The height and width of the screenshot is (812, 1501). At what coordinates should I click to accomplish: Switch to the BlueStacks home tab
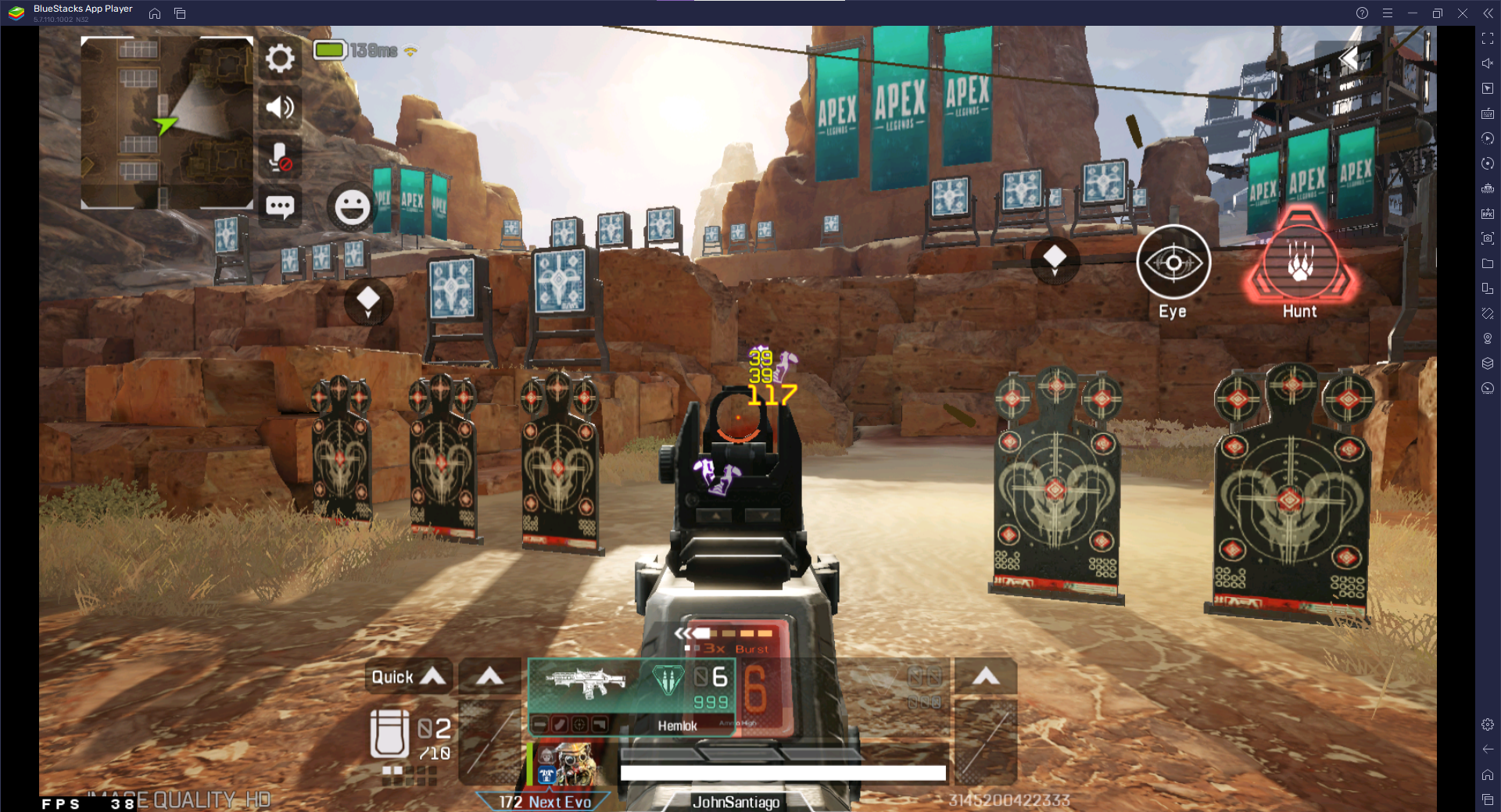click(x=153, y=13)
